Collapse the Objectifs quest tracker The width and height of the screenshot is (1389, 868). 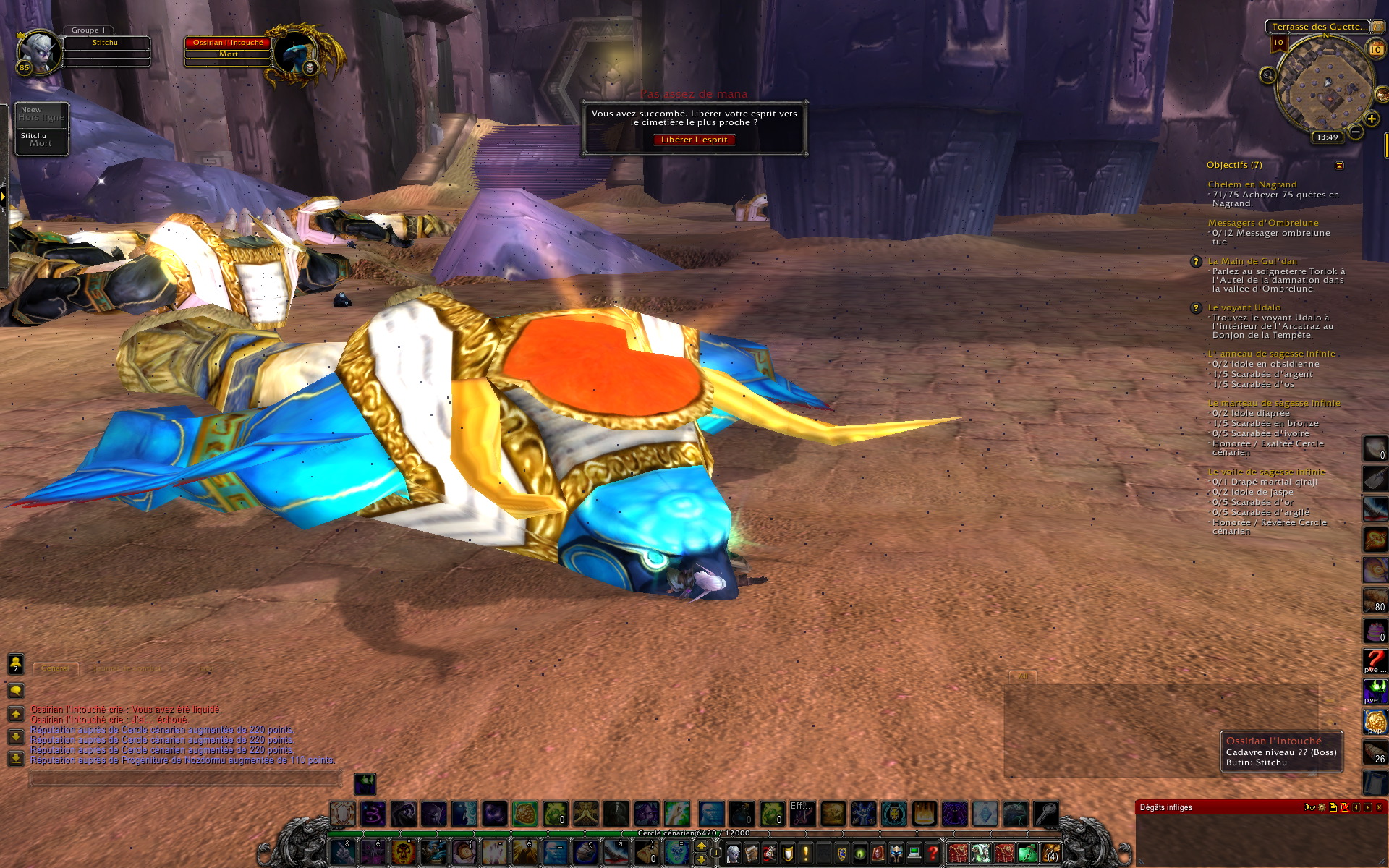(x=1339, y=166)
